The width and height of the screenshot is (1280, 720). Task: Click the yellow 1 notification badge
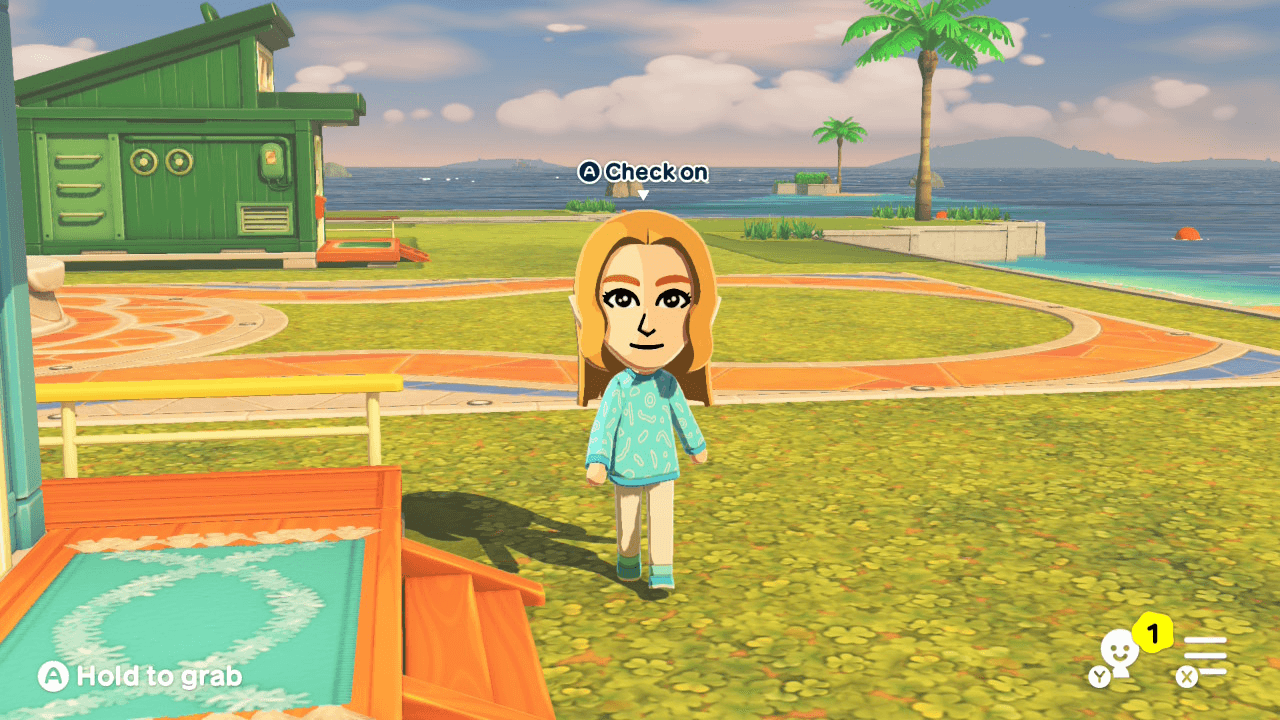click(x=1153, y=632)
